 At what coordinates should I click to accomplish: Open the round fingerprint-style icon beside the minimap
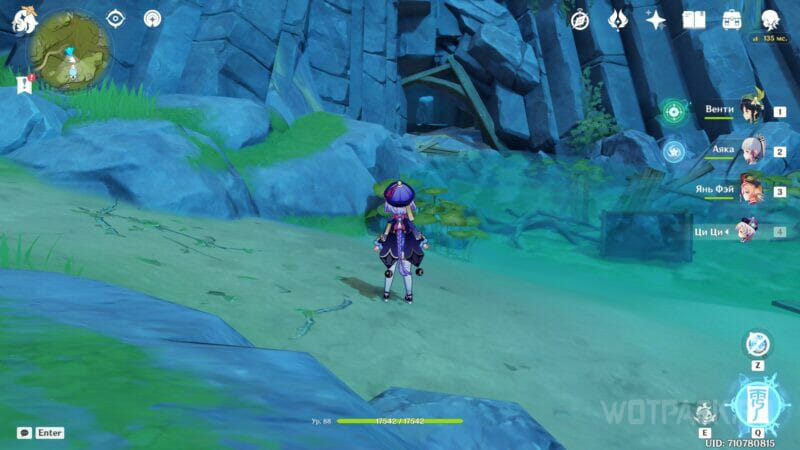click(x=153, y=19)
